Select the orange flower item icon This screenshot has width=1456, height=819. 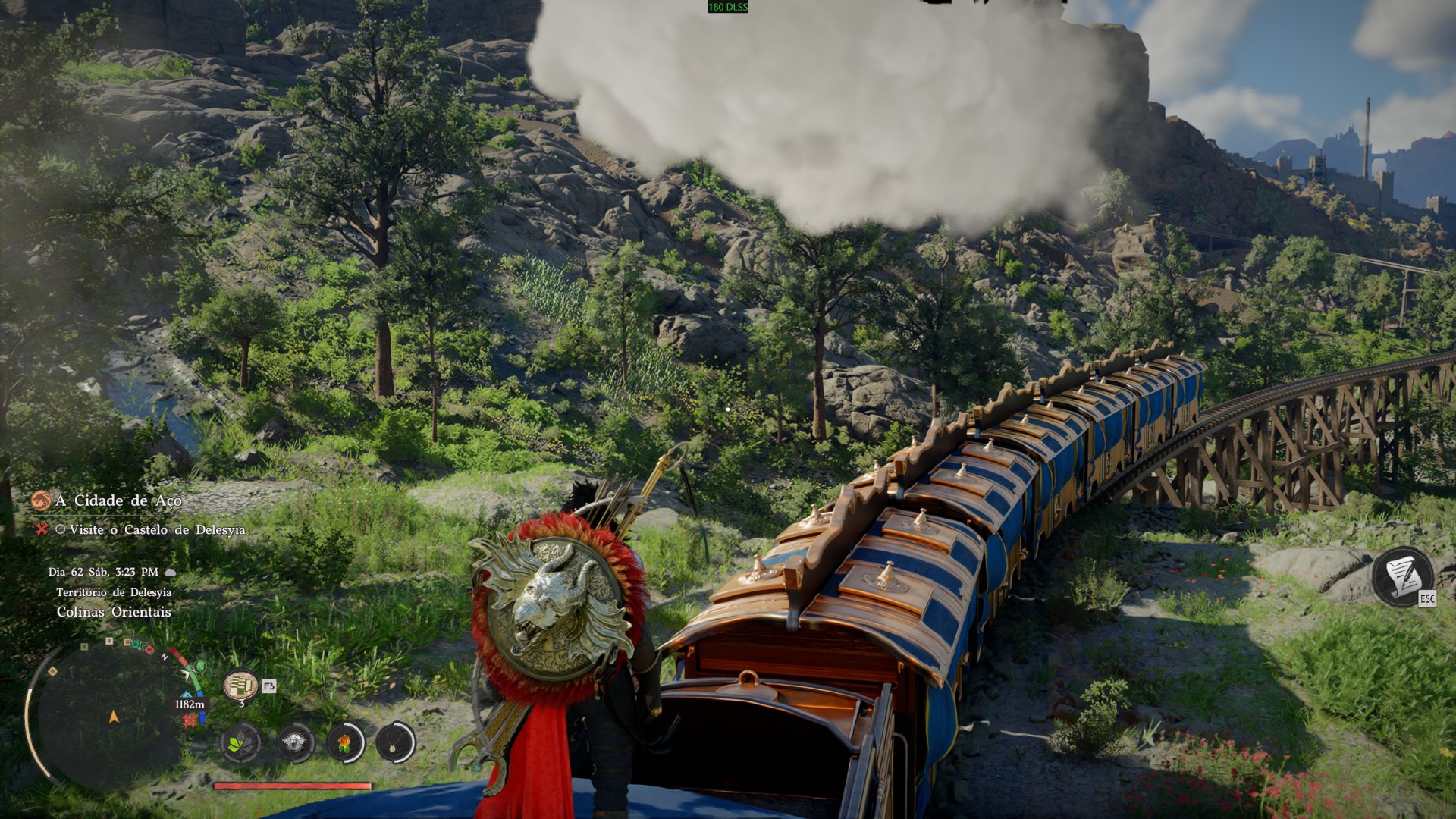tap(345, 742)
